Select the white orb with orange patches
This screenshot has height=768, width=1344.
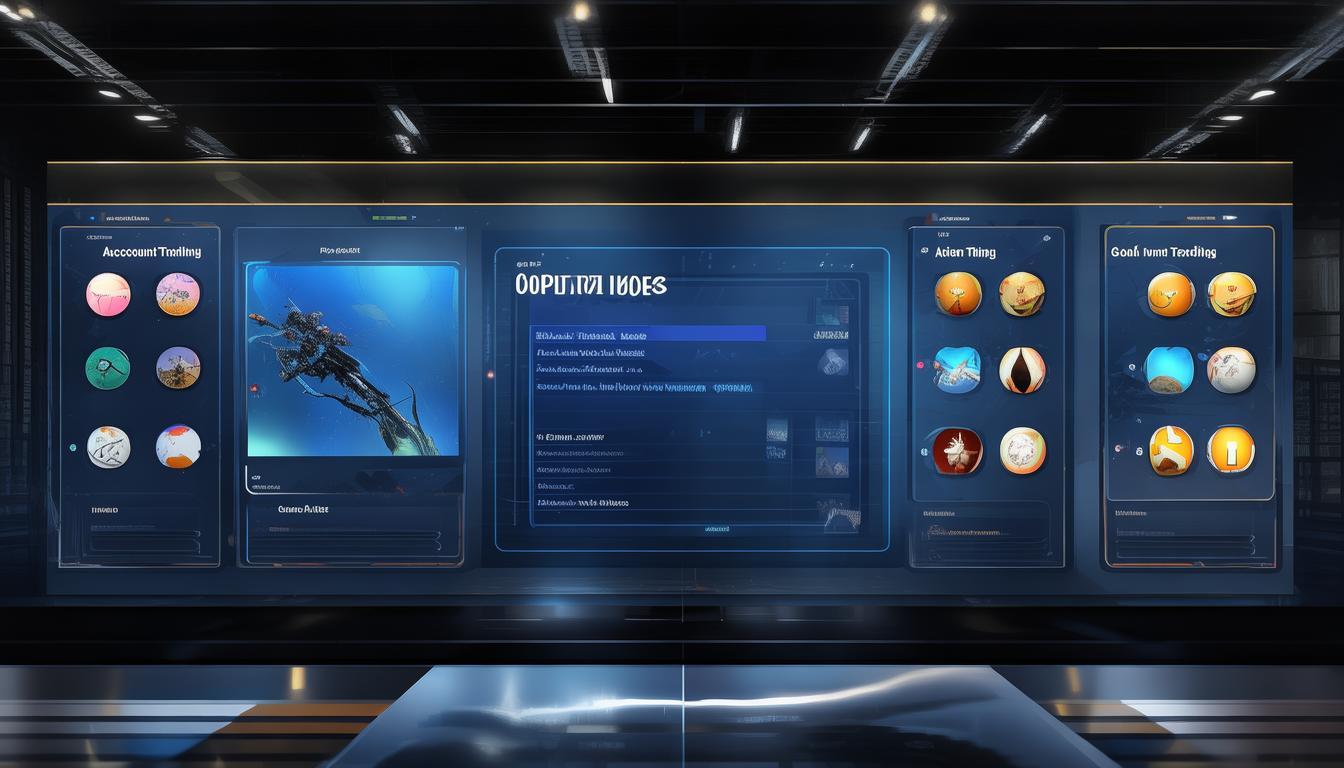point(178,447)
